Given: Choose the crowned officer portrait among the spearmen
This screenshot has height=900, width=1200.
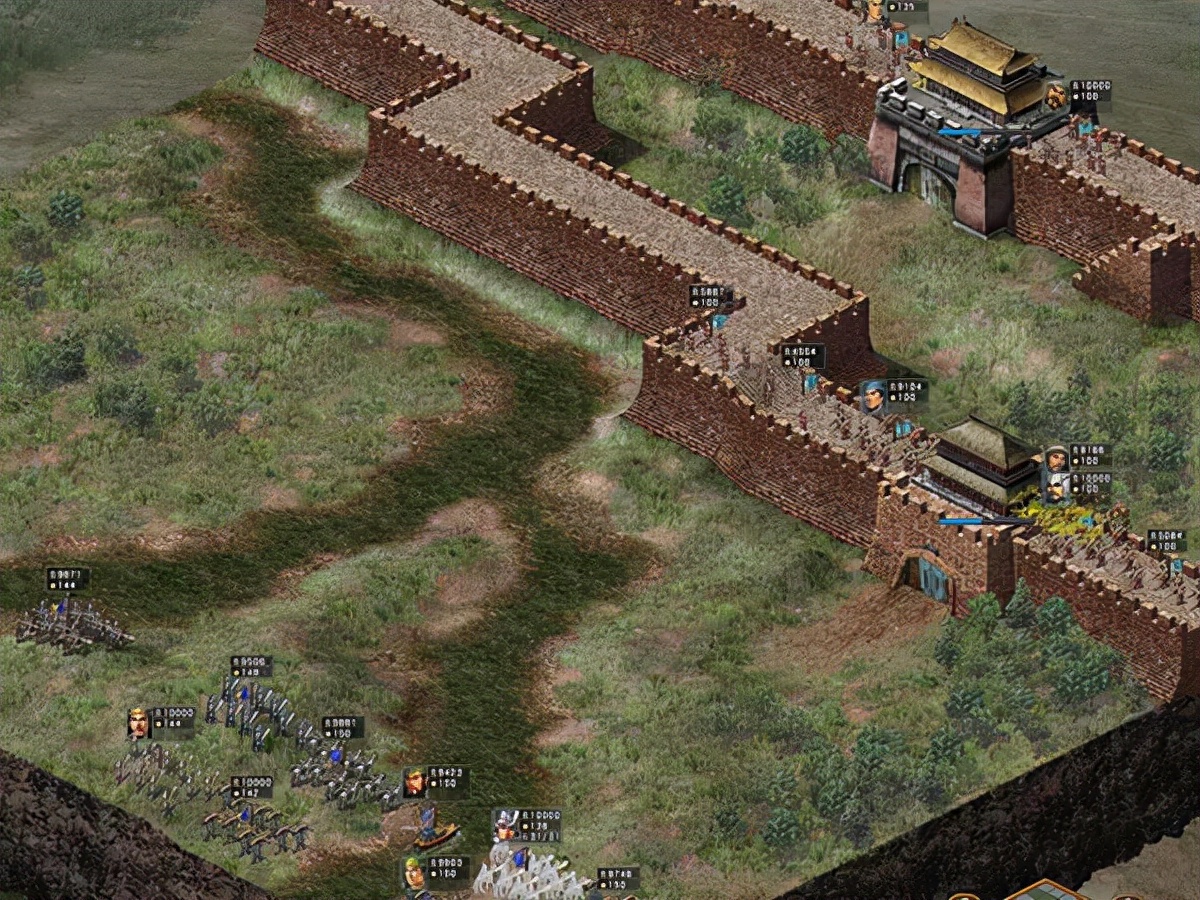Looking at the screenshot, I should pos(138,722).
